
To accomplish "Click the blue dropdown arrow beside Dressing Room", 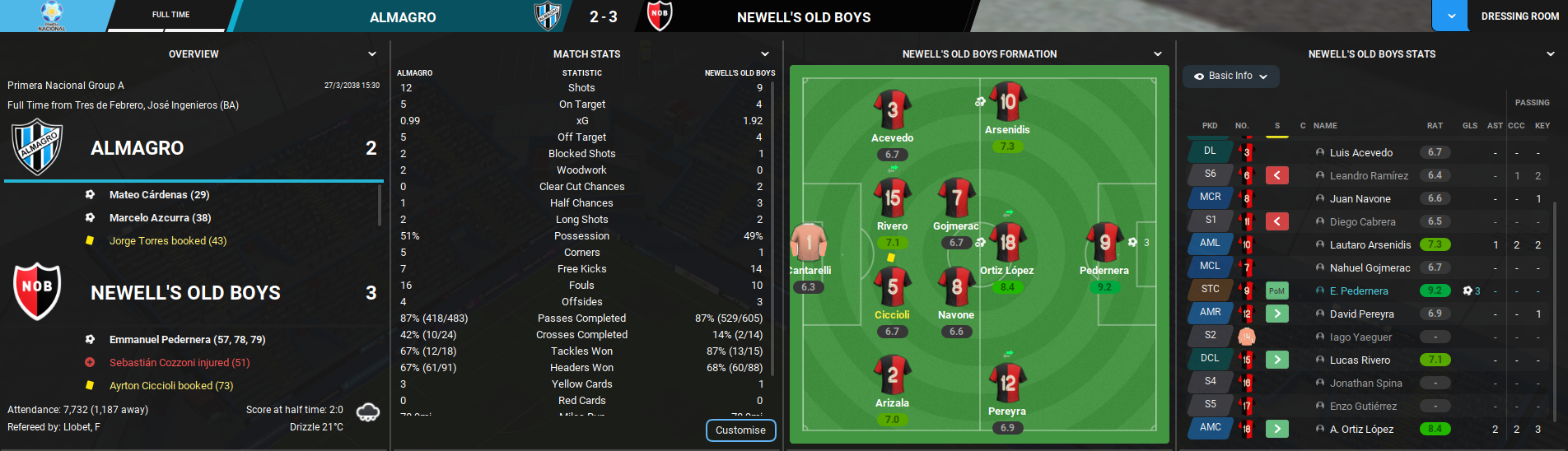I will click(1451, 16).
